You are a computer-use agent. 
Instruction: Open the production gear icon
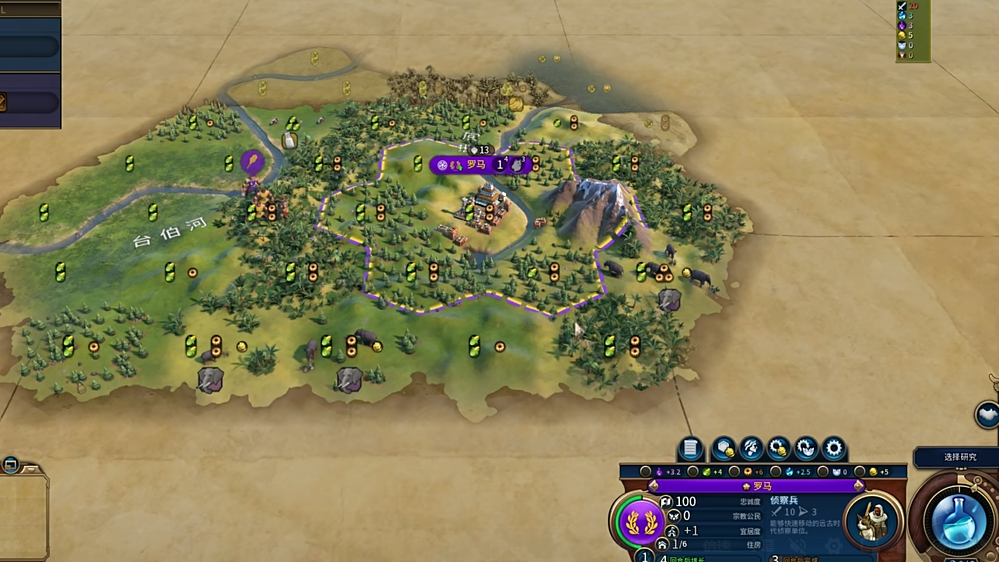833,449
